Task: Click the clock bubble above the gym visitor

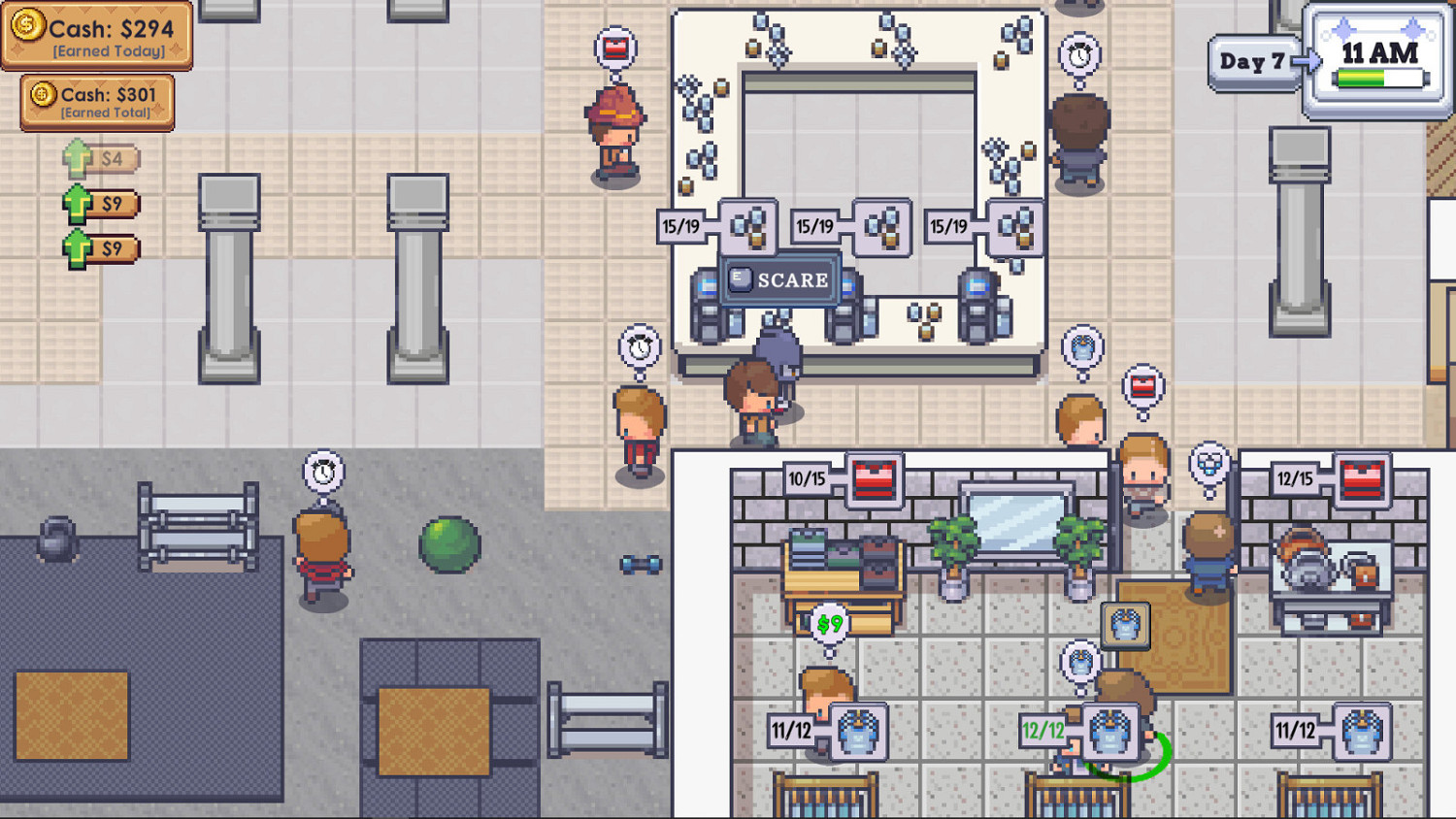Action: point(323,471)
